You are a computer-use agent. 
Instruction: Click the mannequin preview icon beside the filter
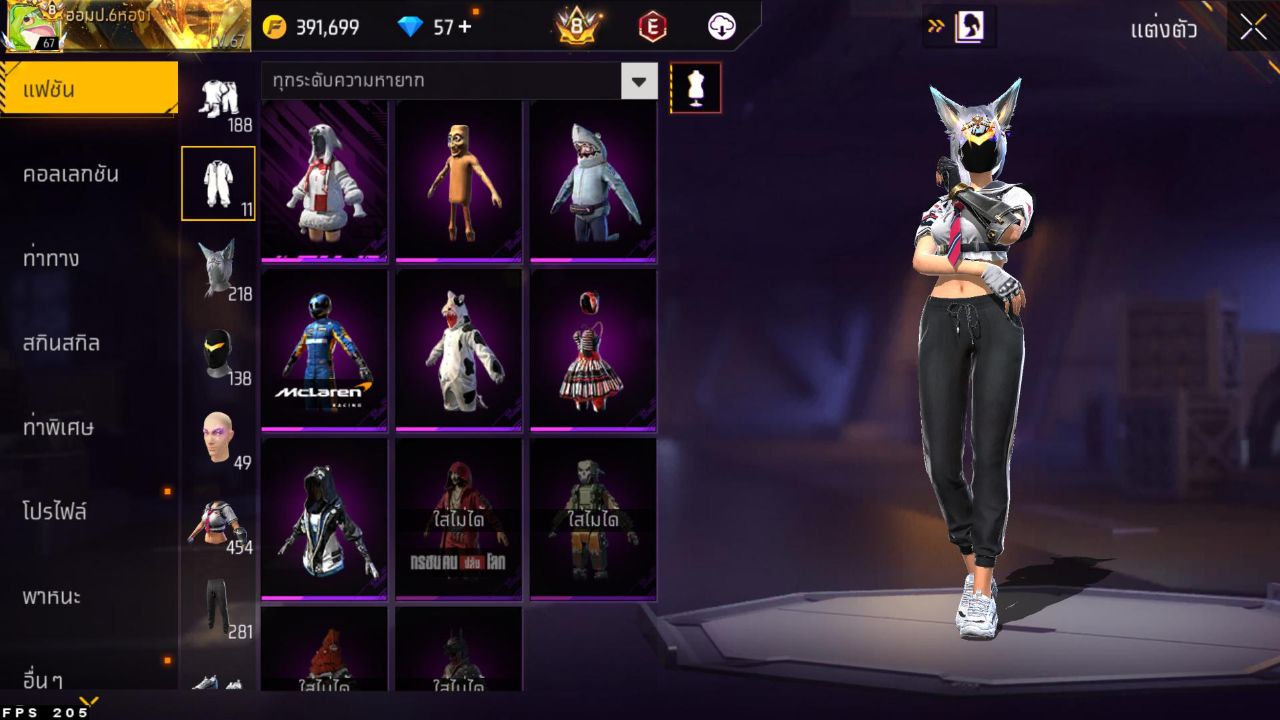tap(696, 87)
